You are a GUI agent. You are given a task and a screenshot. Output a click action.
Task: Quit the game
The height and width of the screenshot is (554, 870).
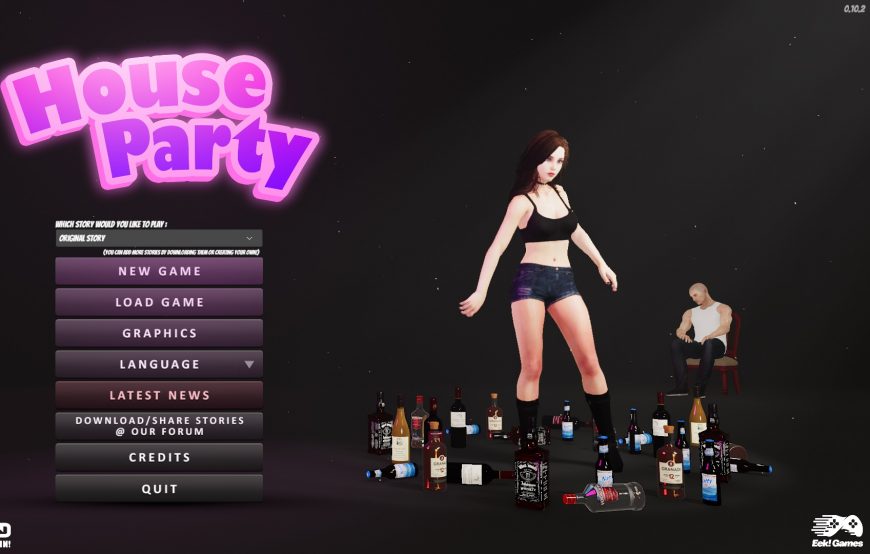(159, 488)
